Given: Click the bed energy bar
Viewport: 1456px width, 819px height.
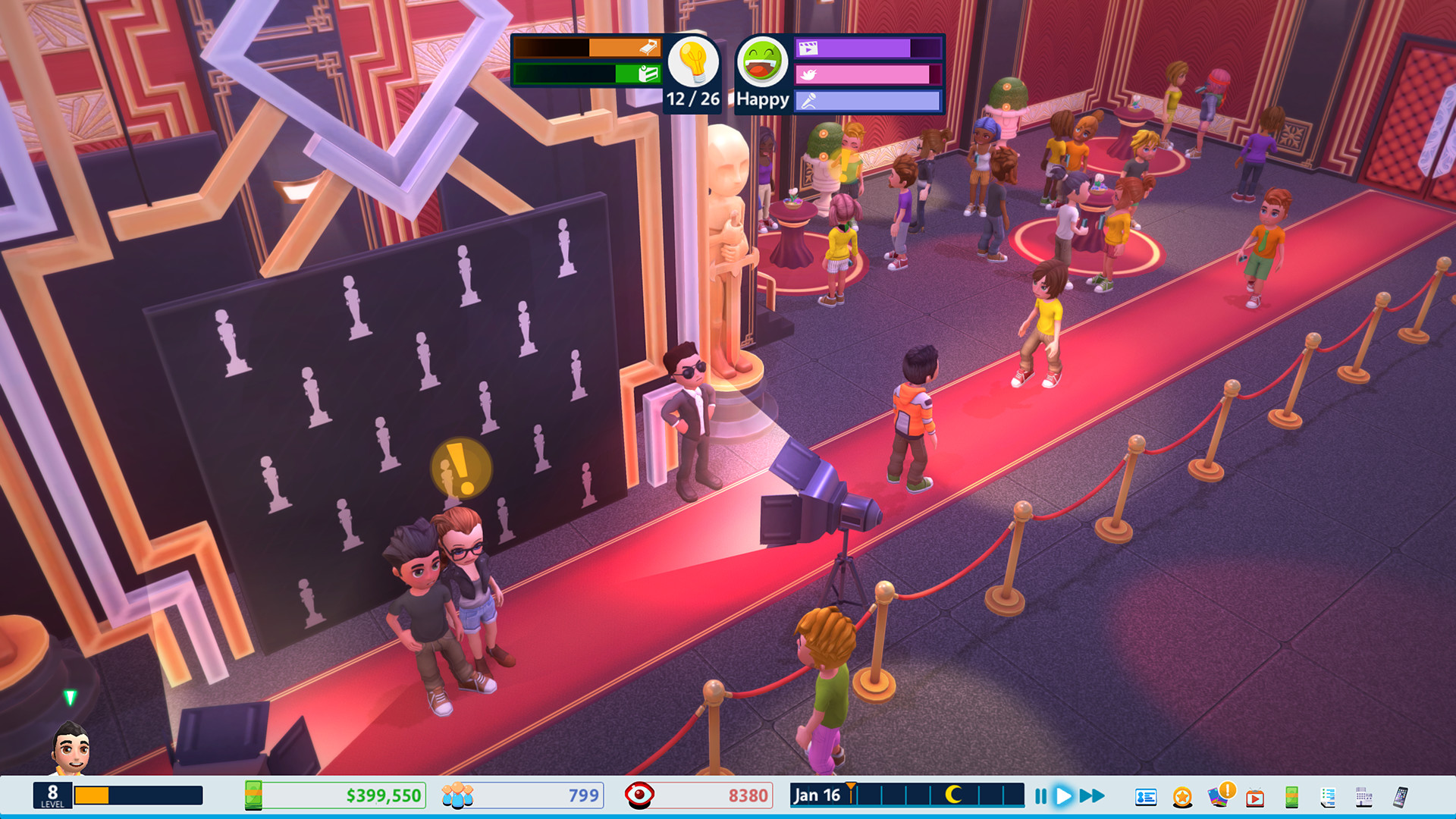Looking at the screenshot, I should click(x=588, y=48).
